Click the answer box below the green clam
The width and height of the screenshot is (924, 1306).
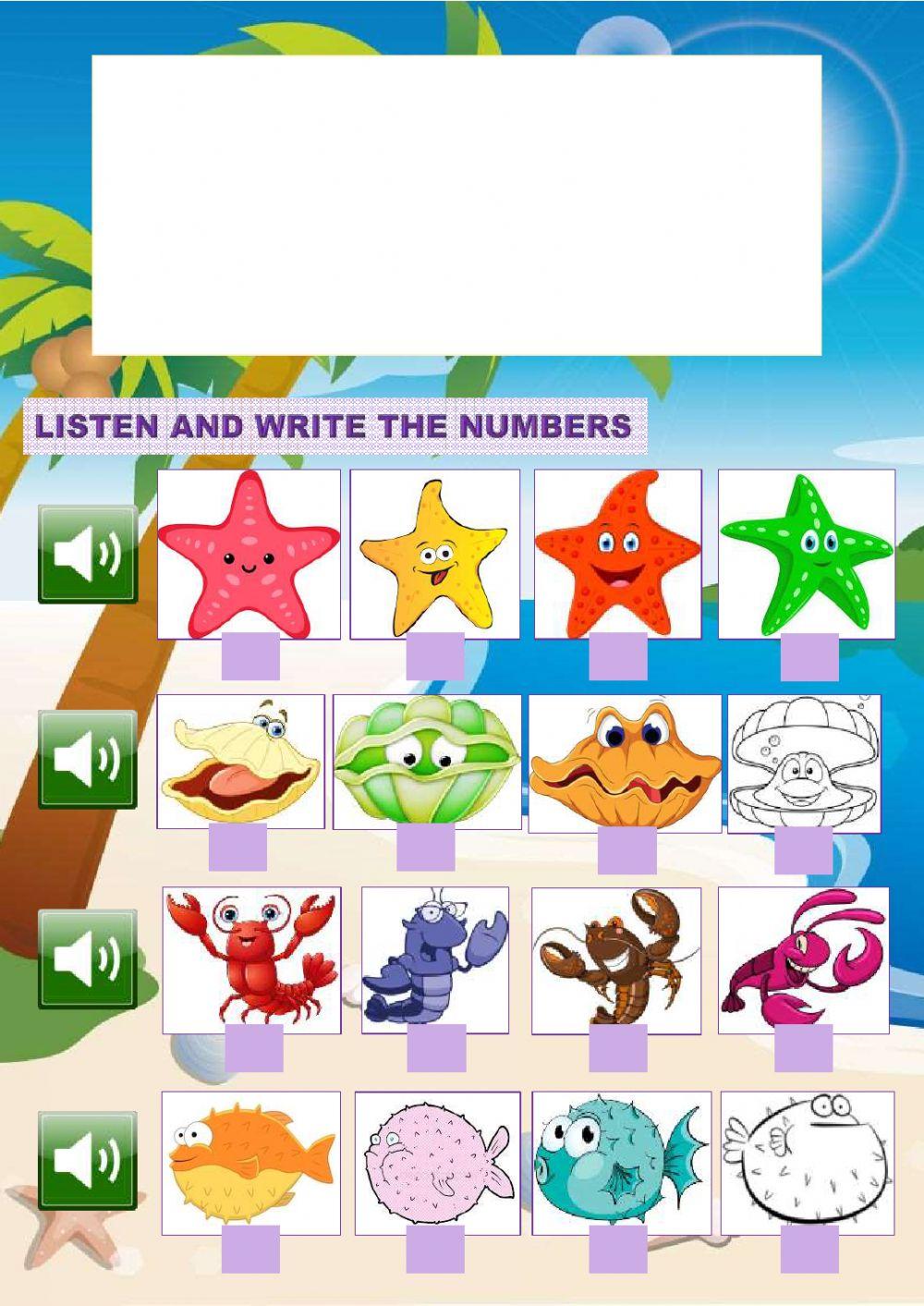pos(426,848)
